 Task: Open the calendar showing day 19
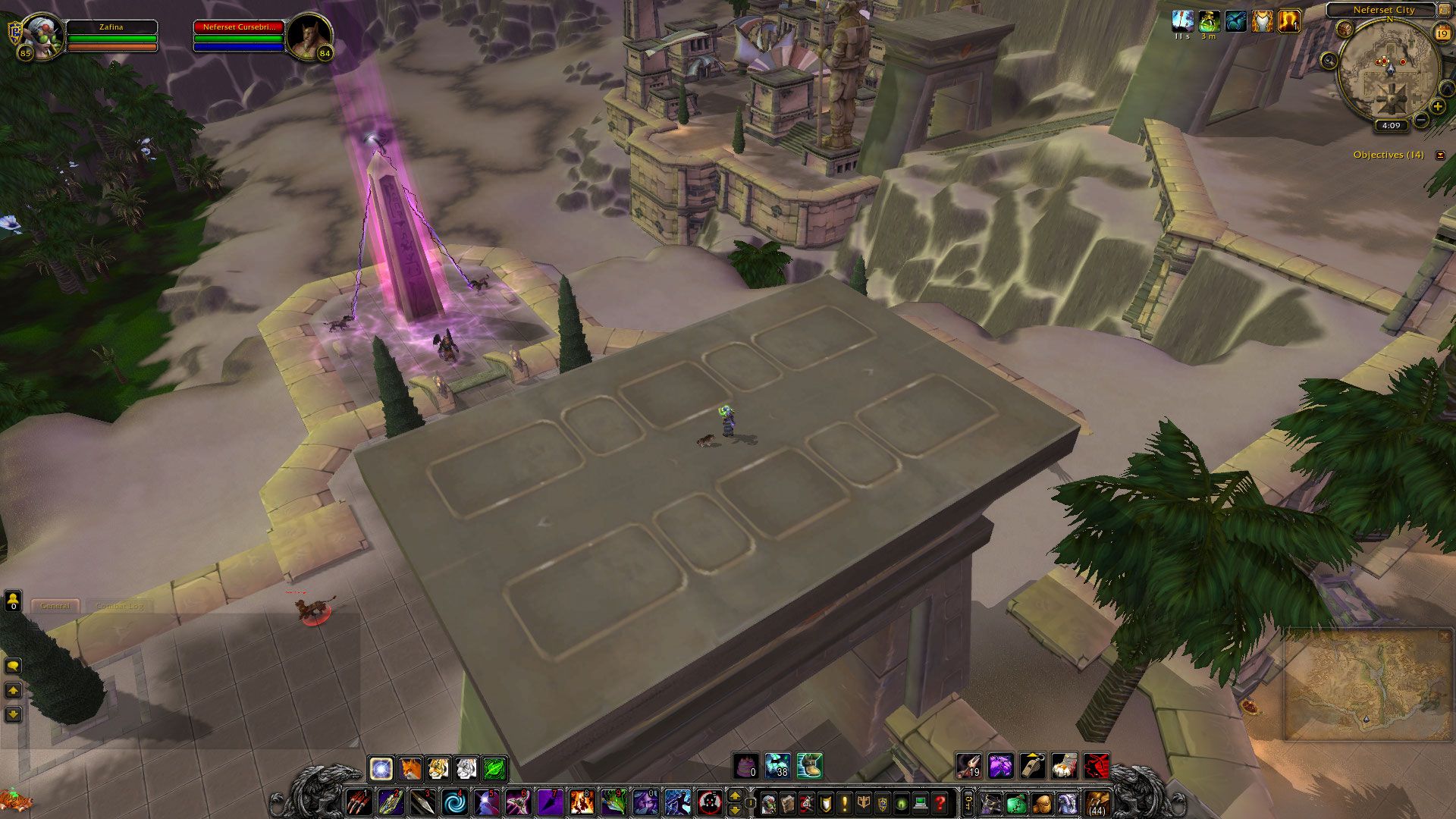tap(1442, 33)
